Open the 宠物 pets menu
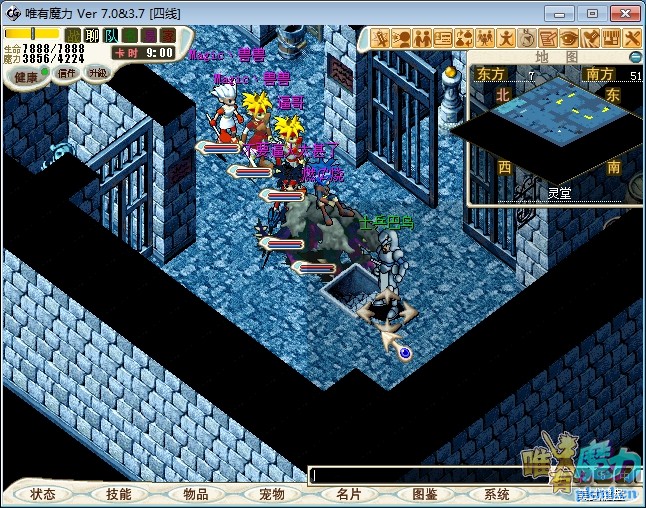646x508 pixels. pyautogui.click(x=271, y=494)
